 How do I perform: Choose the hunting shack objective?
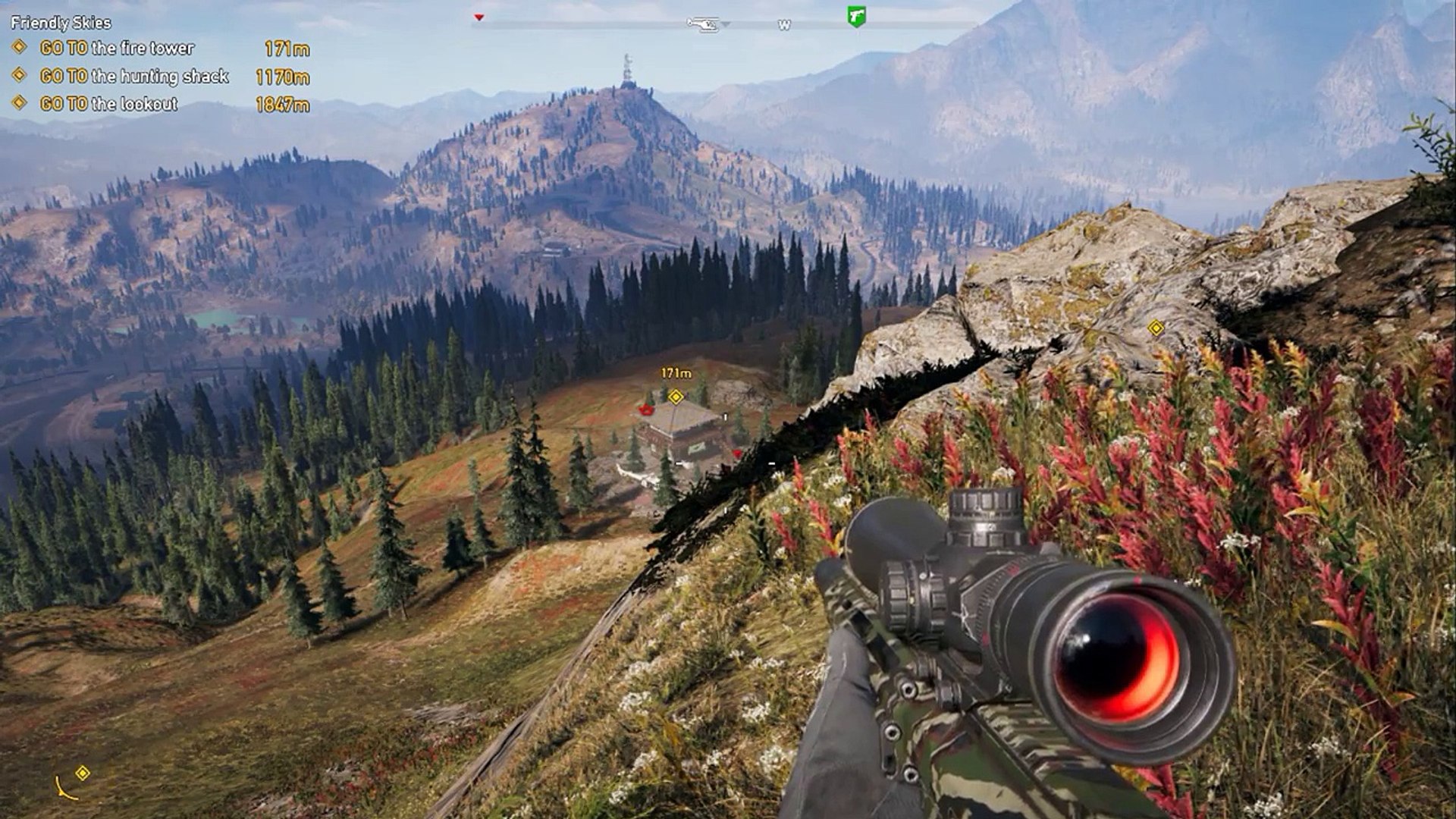(133, 77)
